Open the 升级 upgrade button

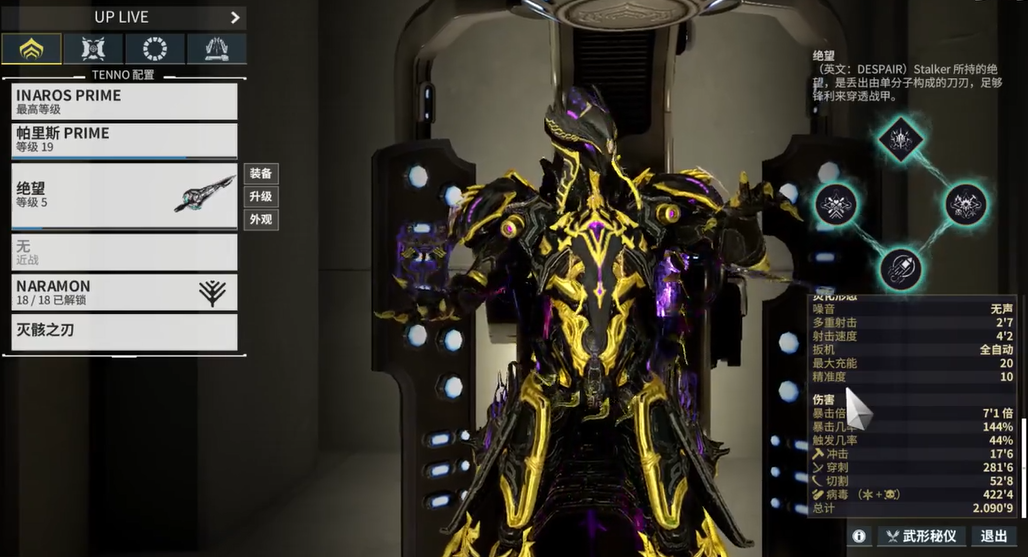coord(261,197)
